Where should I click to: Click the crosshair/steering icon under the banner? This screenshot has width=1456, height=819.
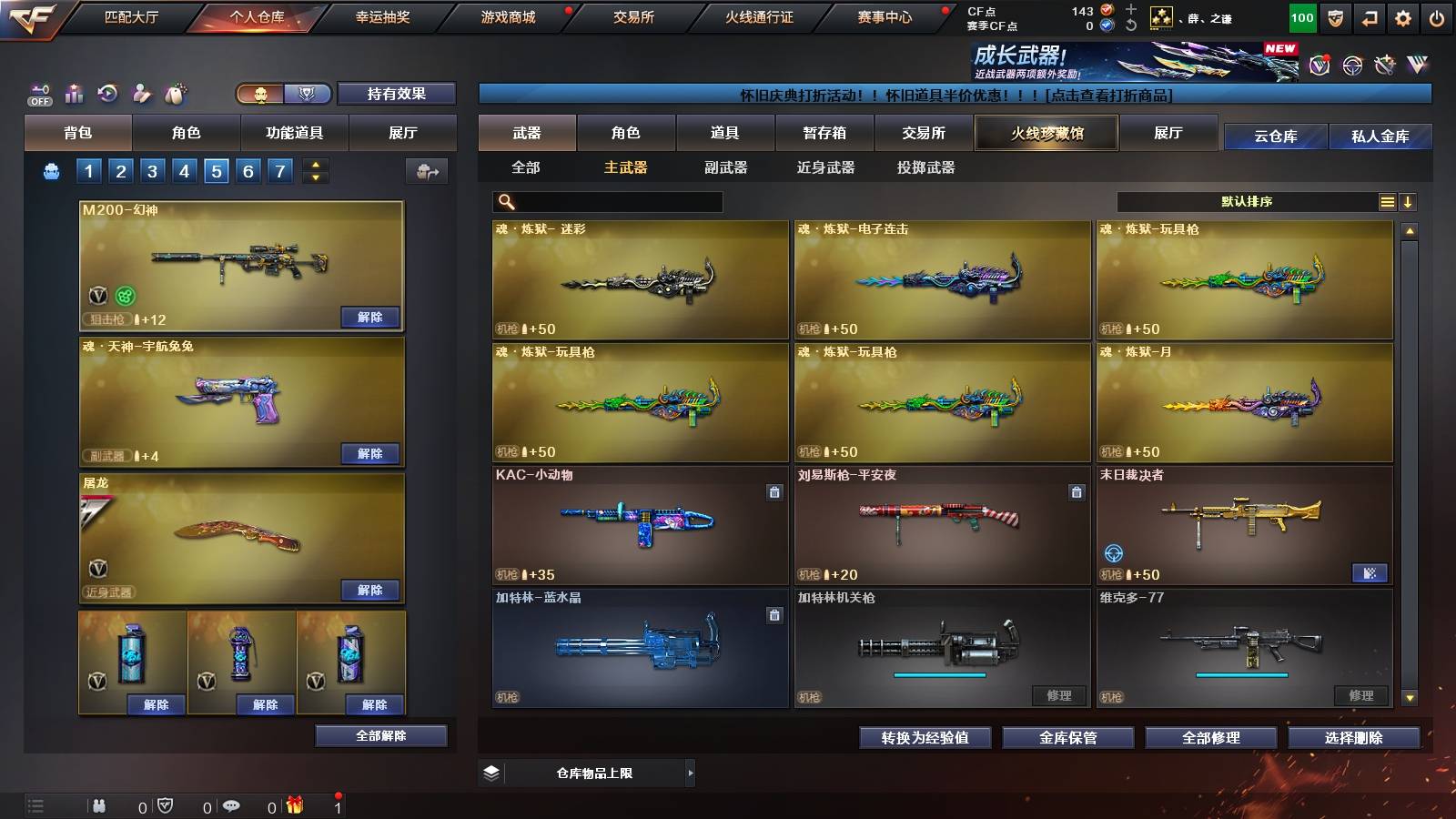tap(1354, 65)
